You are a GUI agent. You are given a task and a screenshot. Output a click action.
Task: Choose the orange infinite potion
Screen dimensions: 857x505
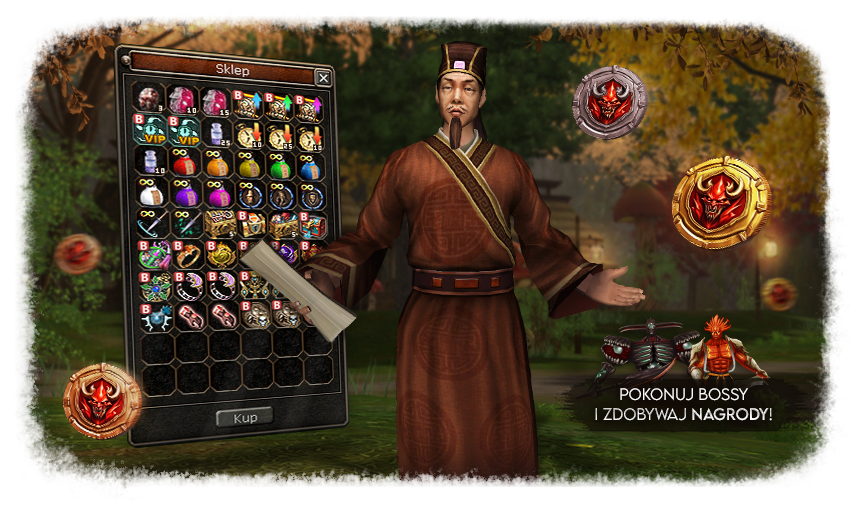click(x=215, y=162)
